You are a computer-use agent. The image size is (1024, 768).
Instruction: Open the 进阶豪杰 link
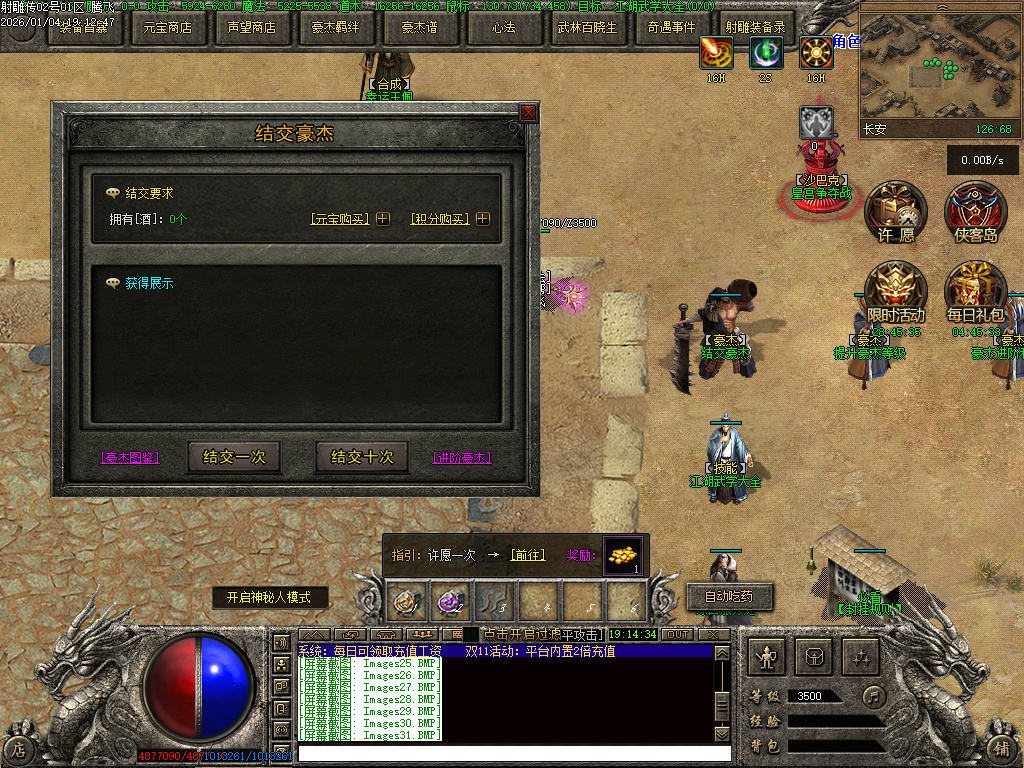(x=462, y=458)
